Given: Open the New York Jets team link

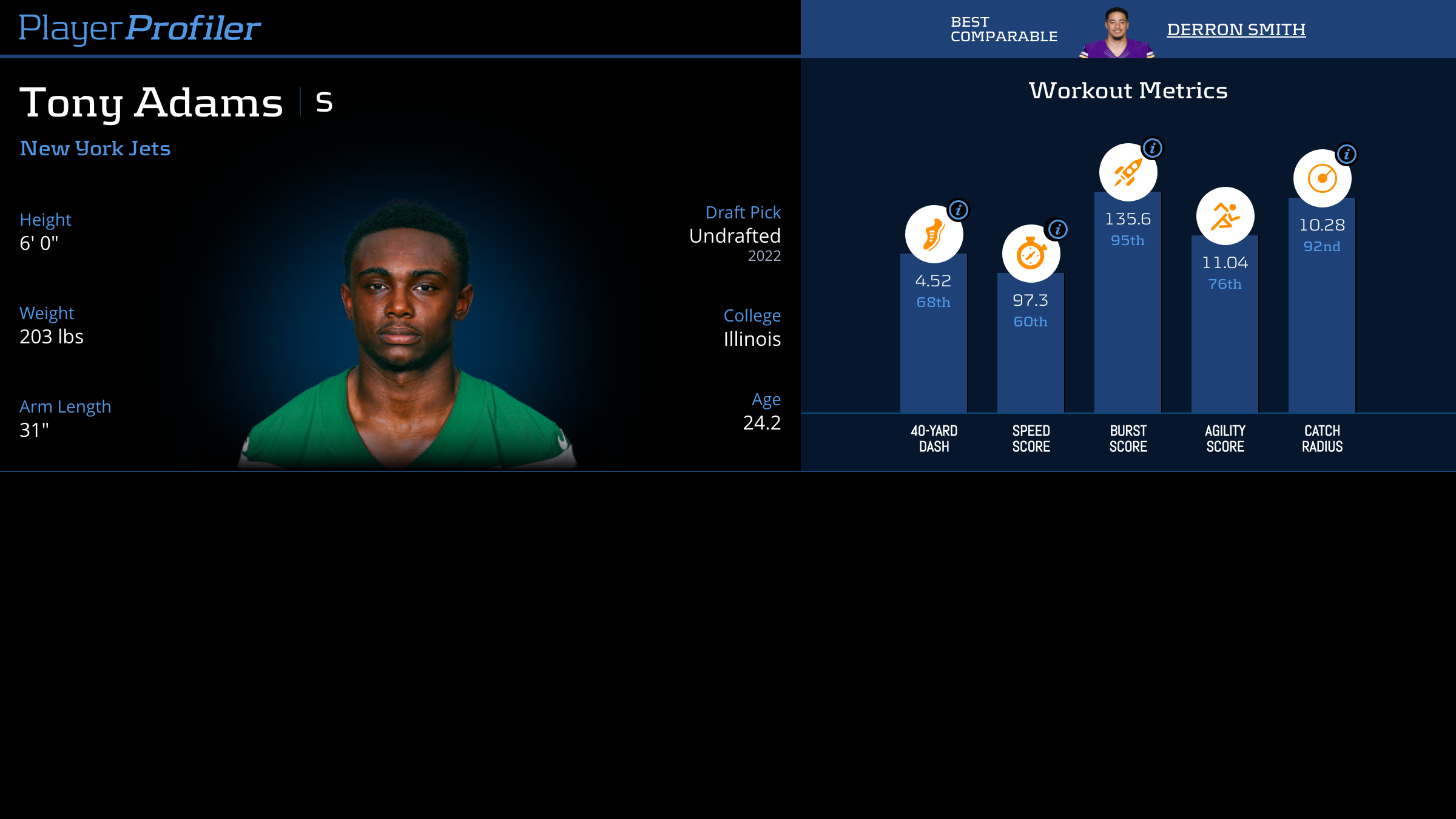Looking at the screenshot, I should [95, 149].
